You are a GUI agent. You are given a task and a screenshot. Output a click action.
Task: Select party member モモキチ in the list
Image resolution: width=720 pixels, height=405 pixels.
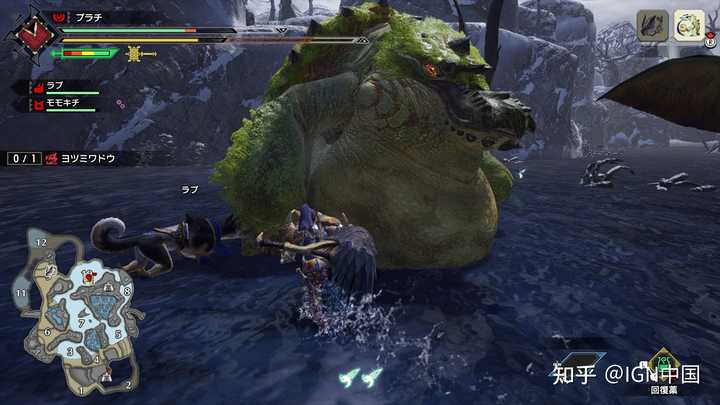[62, 103]
